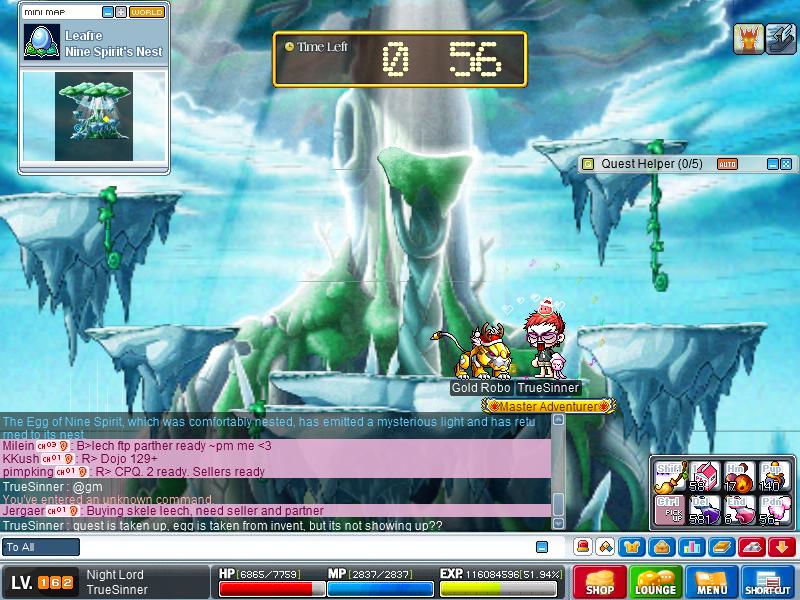Open the LOUNGE button
This screenshot has height=600, width=800.
(656, 582)
